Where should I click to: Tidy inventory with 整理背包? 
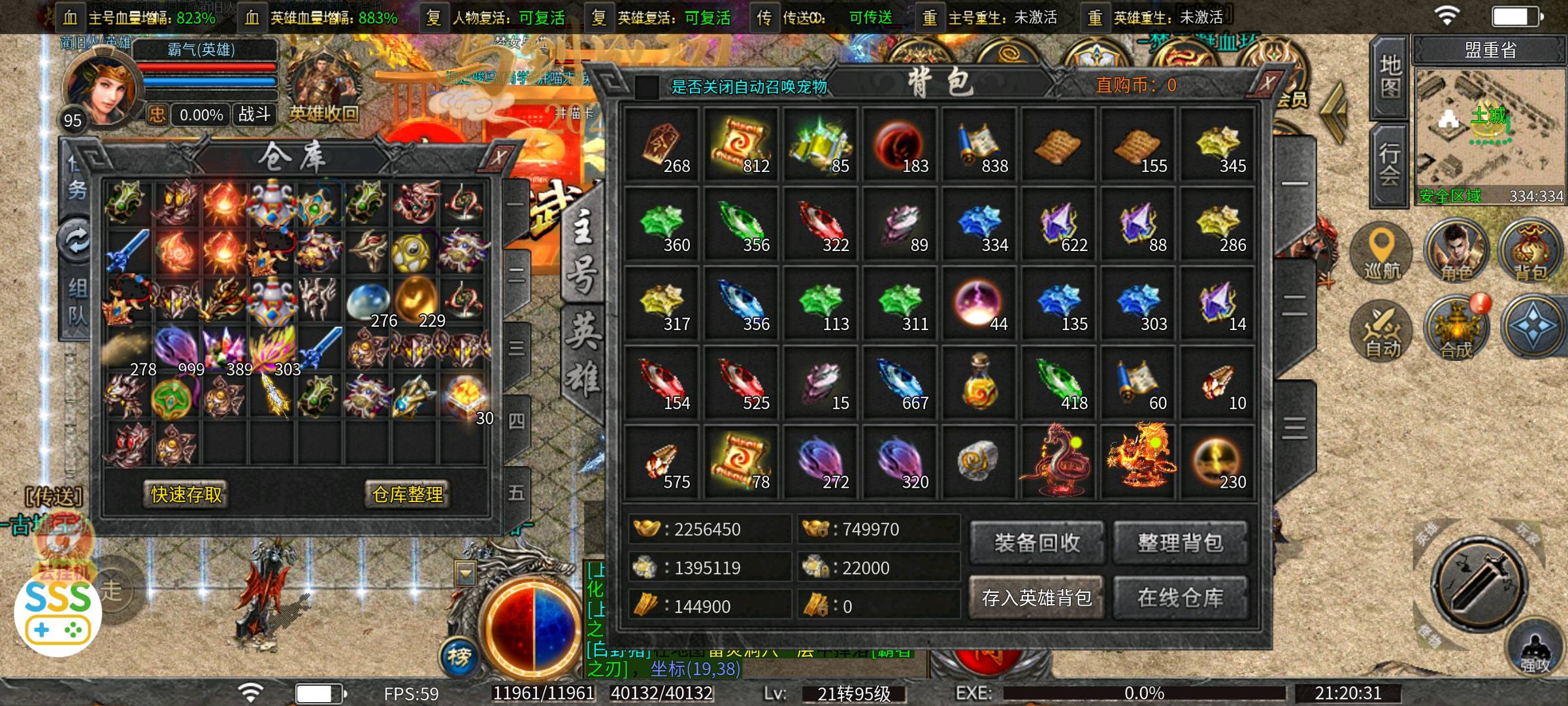pyautogui.click(x=1180, y=543)
